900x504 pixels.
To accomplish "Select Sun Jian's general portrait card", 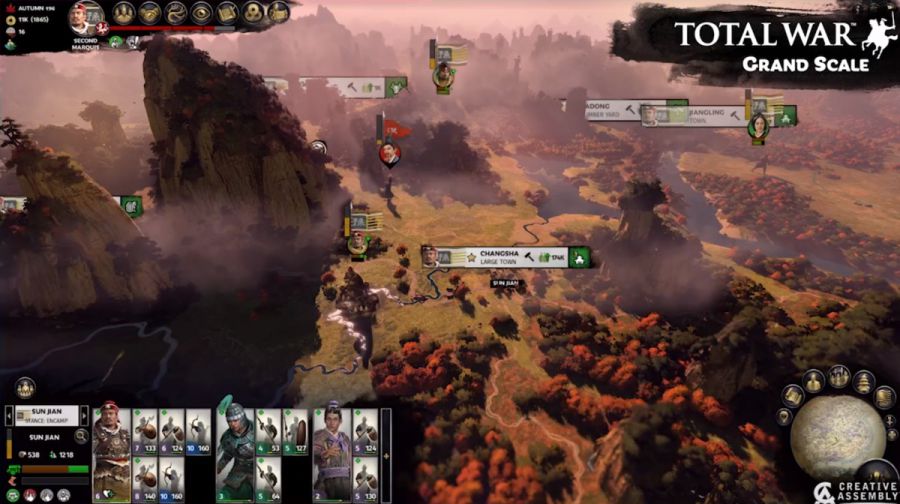I will tap(111, 452).
